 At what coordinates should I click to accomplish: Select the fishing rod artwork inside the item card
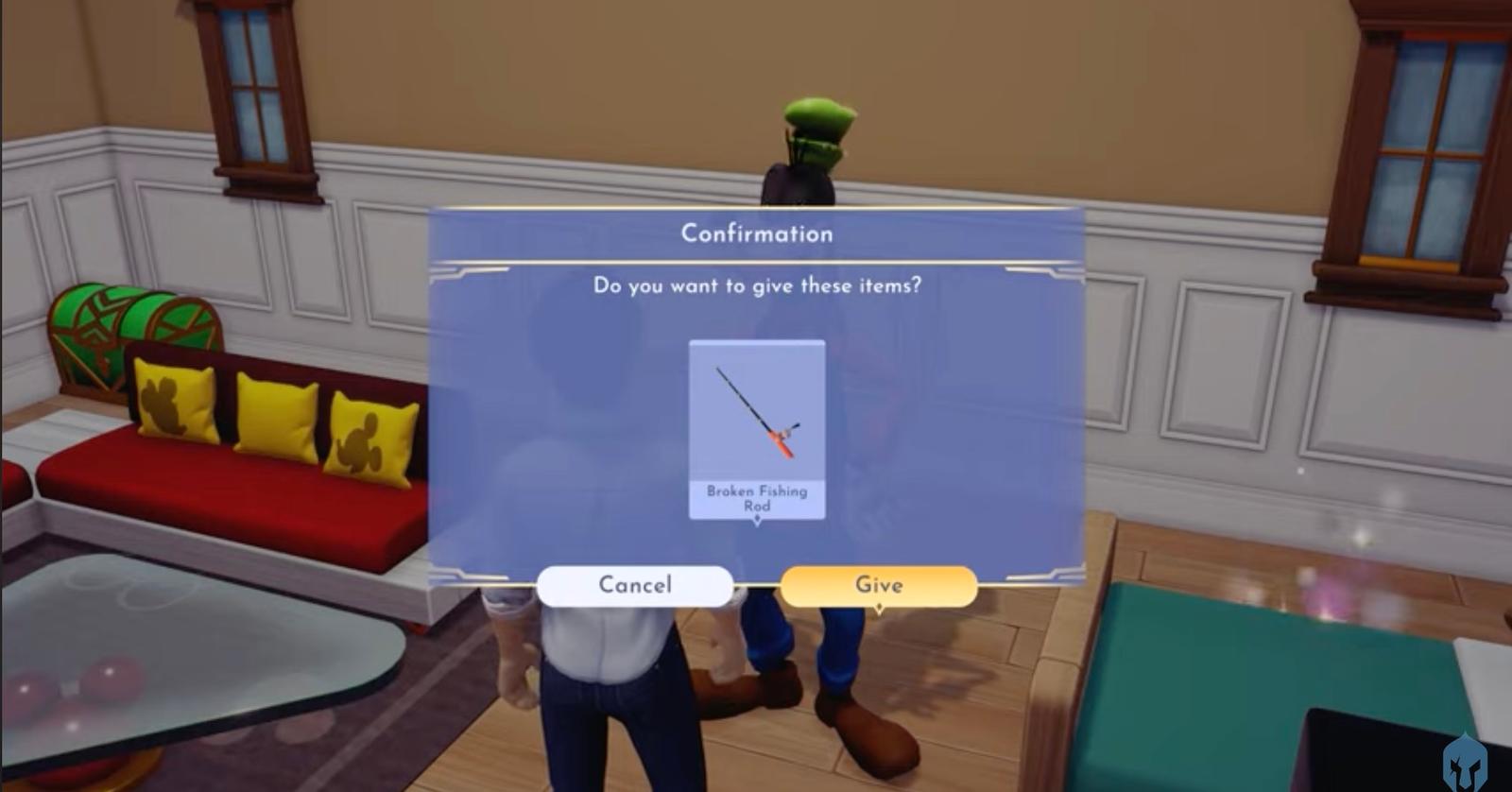pyautogui.click(x=756, y=411)
